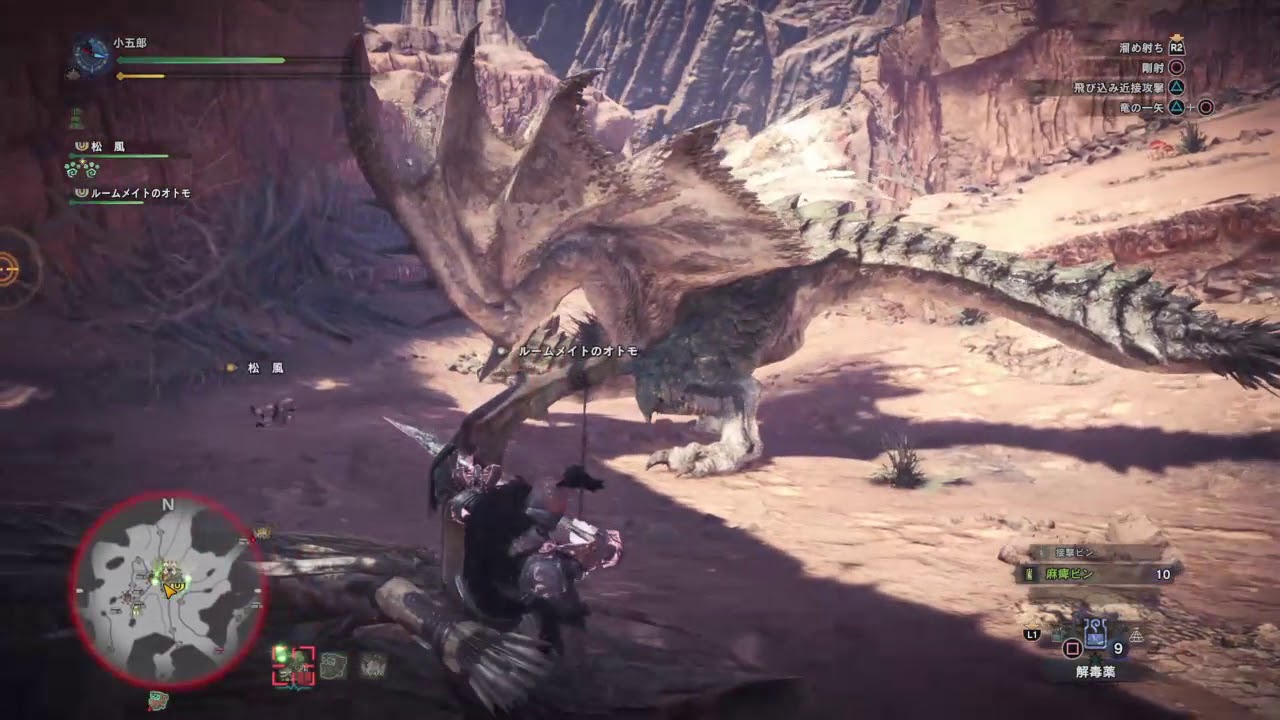Select the targeted monster icon with red brackets
1280x720 pixels.
point(293,665)
